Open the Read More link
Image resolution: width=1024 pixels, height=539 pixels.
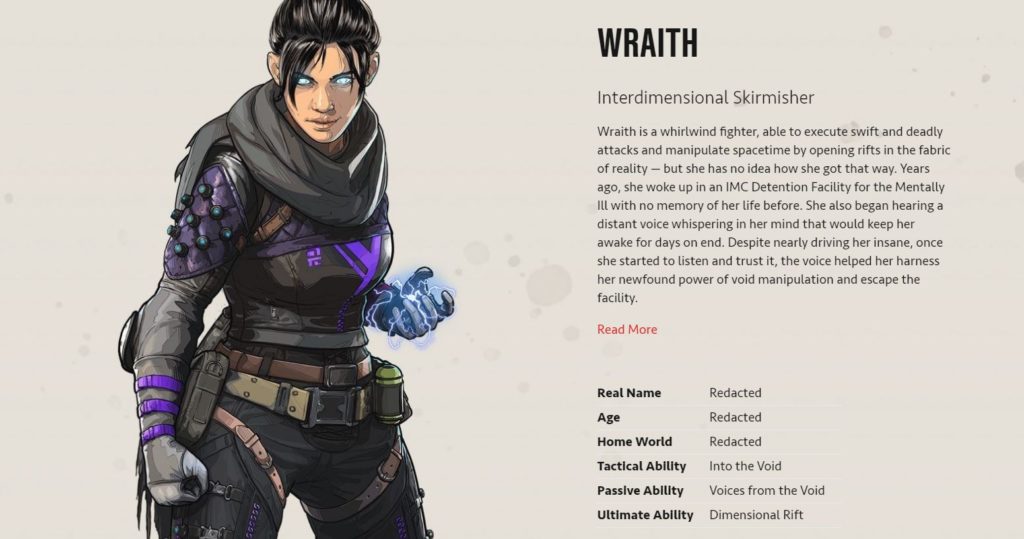pyautogui.click(x=627, y=329)
